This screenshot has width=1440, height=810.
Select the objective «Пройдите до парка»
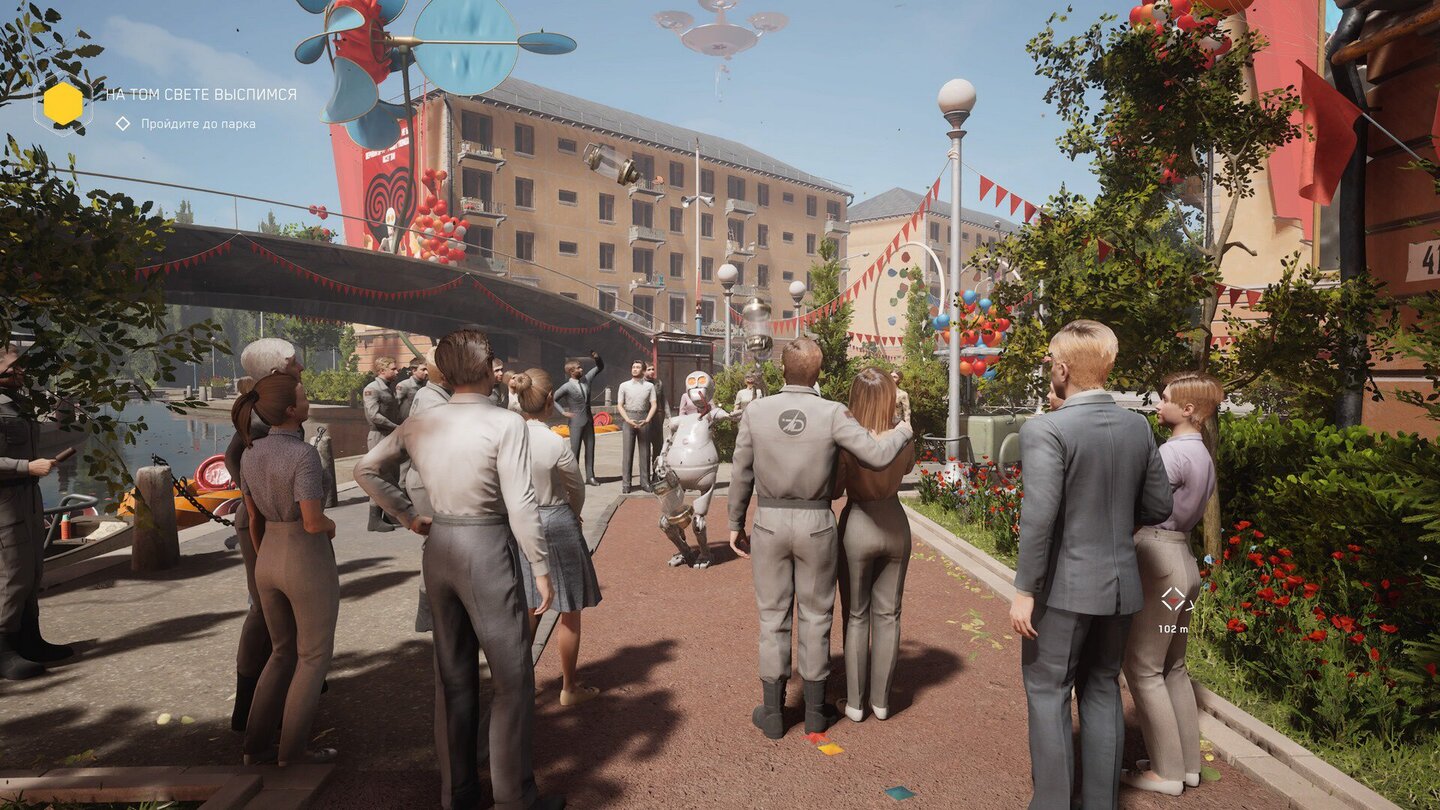coord(197,124)
